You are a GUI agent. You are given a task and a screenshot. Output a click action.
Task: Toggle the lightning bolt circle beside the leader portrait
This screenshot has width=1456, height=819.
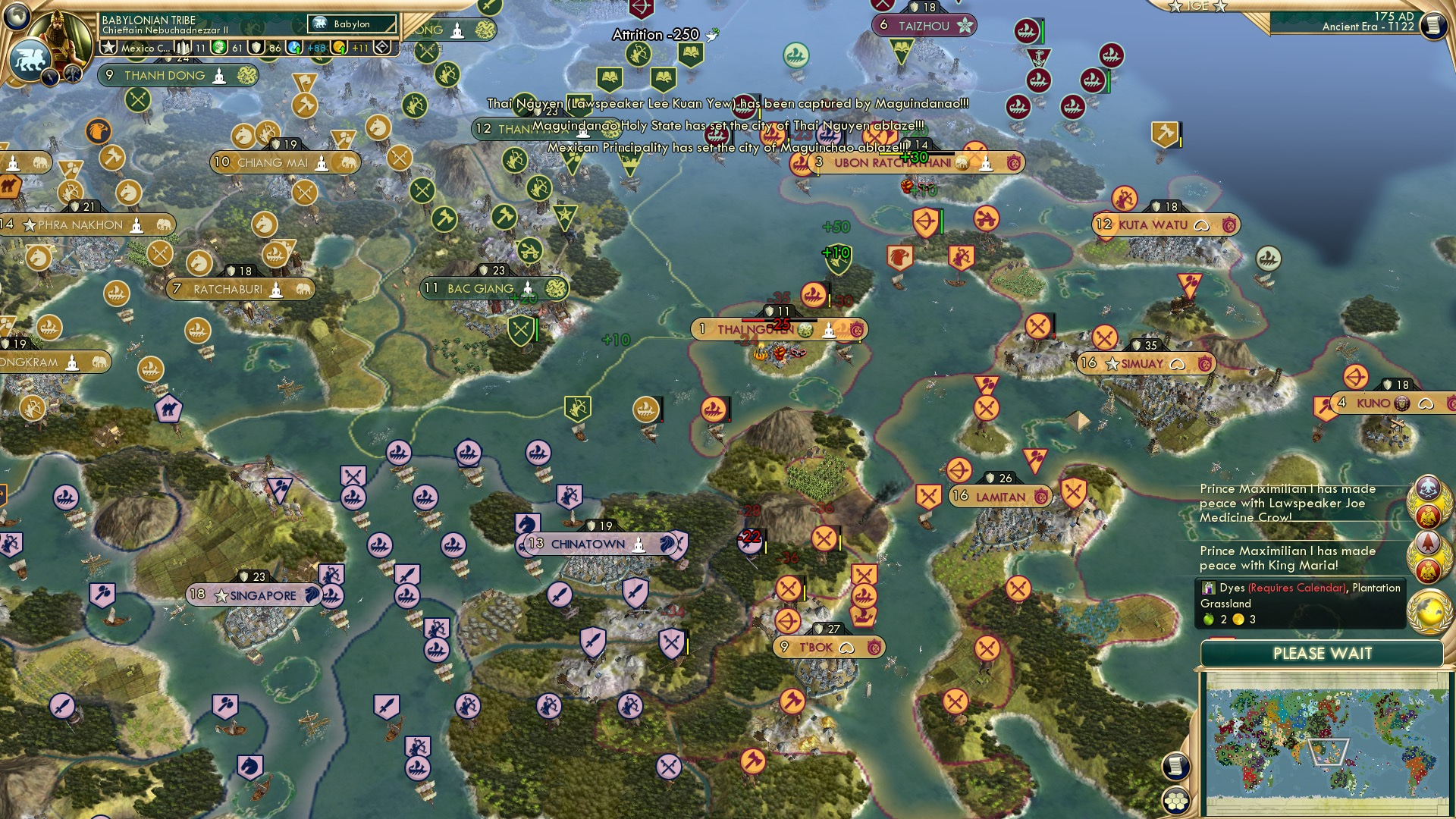pos(50,76)
